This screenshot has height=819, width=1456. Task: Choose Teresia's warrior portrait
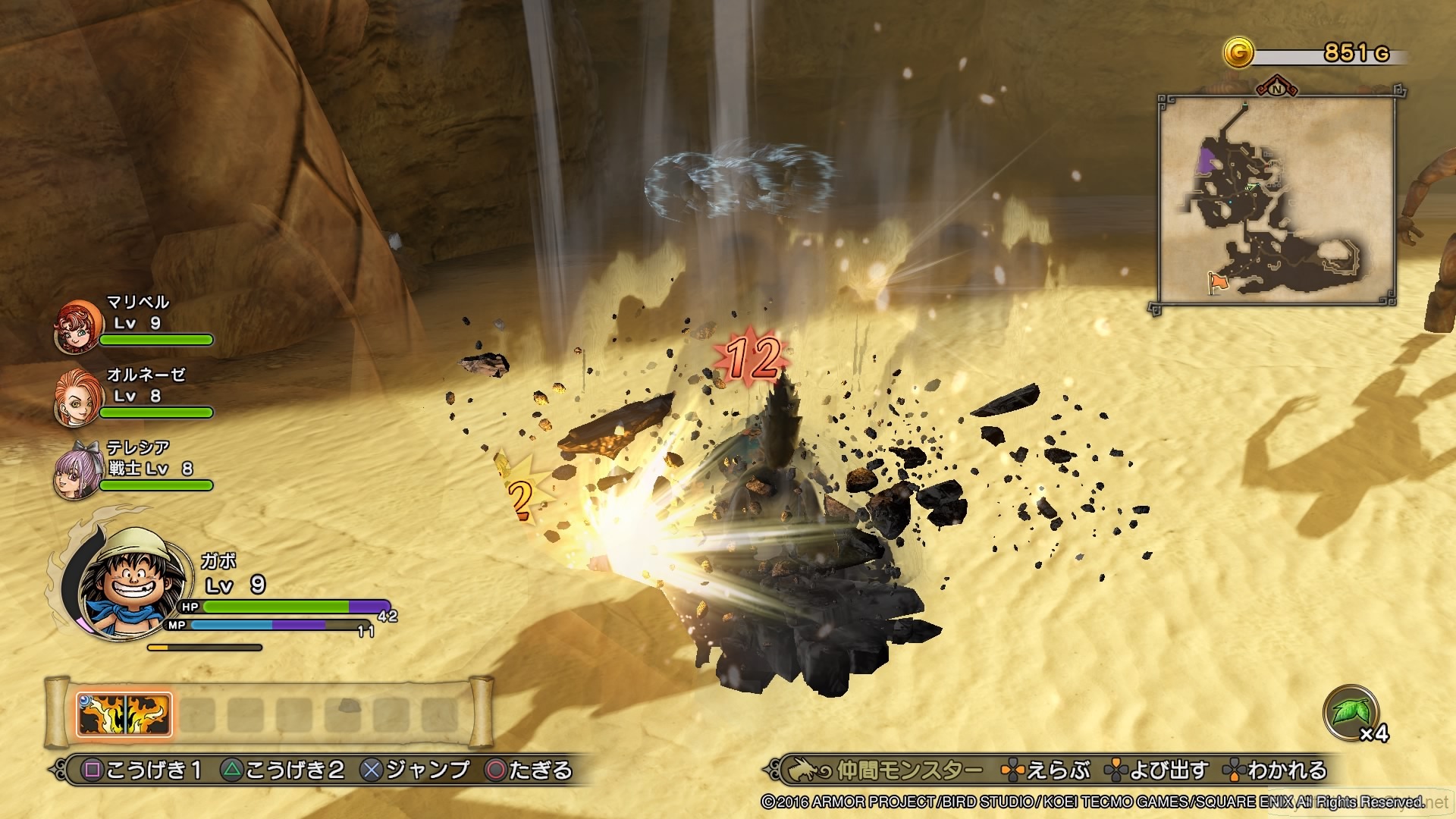[x=77, y=470]
